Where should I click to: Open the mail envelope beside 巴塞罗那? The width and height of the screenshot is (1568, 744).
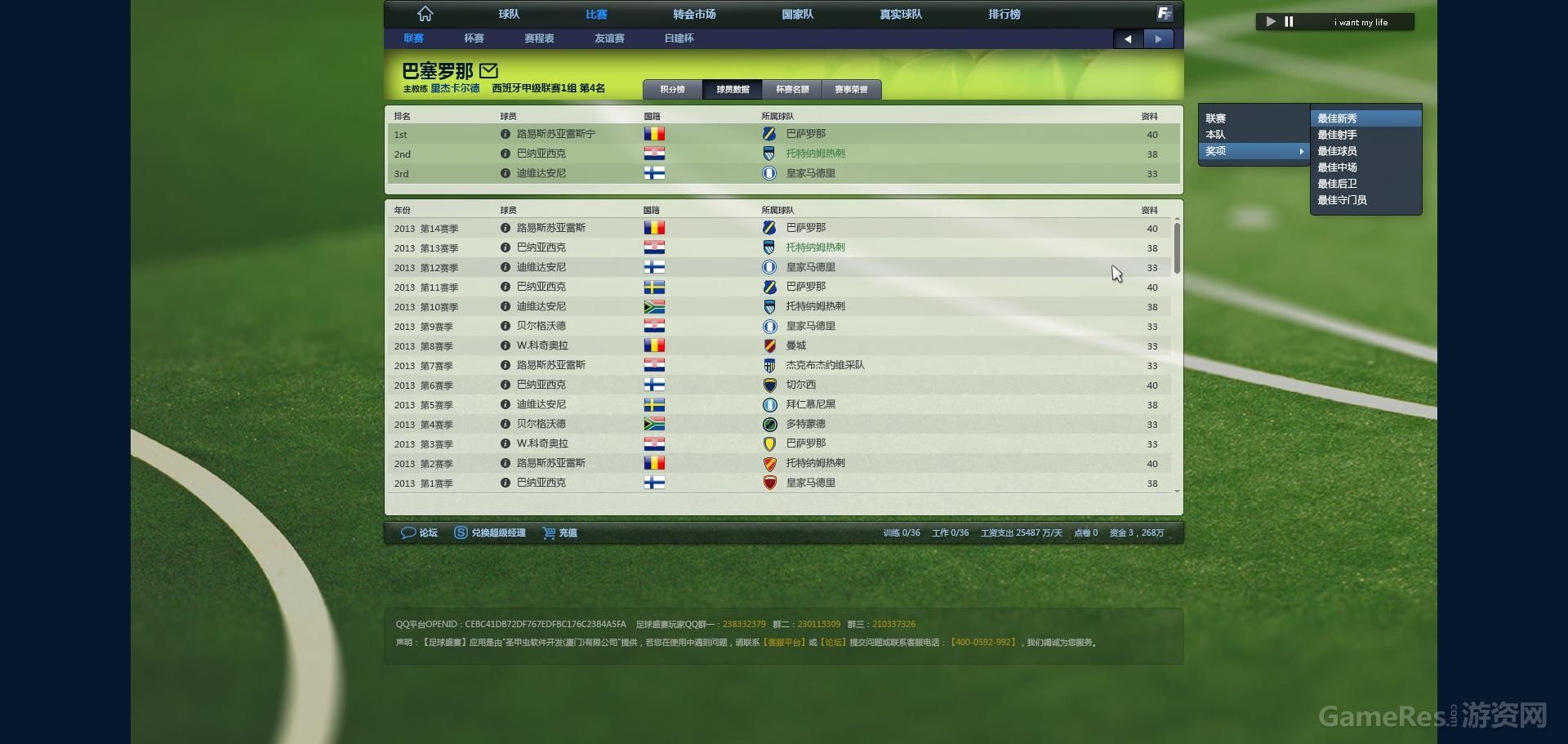[x=488, y=70]
